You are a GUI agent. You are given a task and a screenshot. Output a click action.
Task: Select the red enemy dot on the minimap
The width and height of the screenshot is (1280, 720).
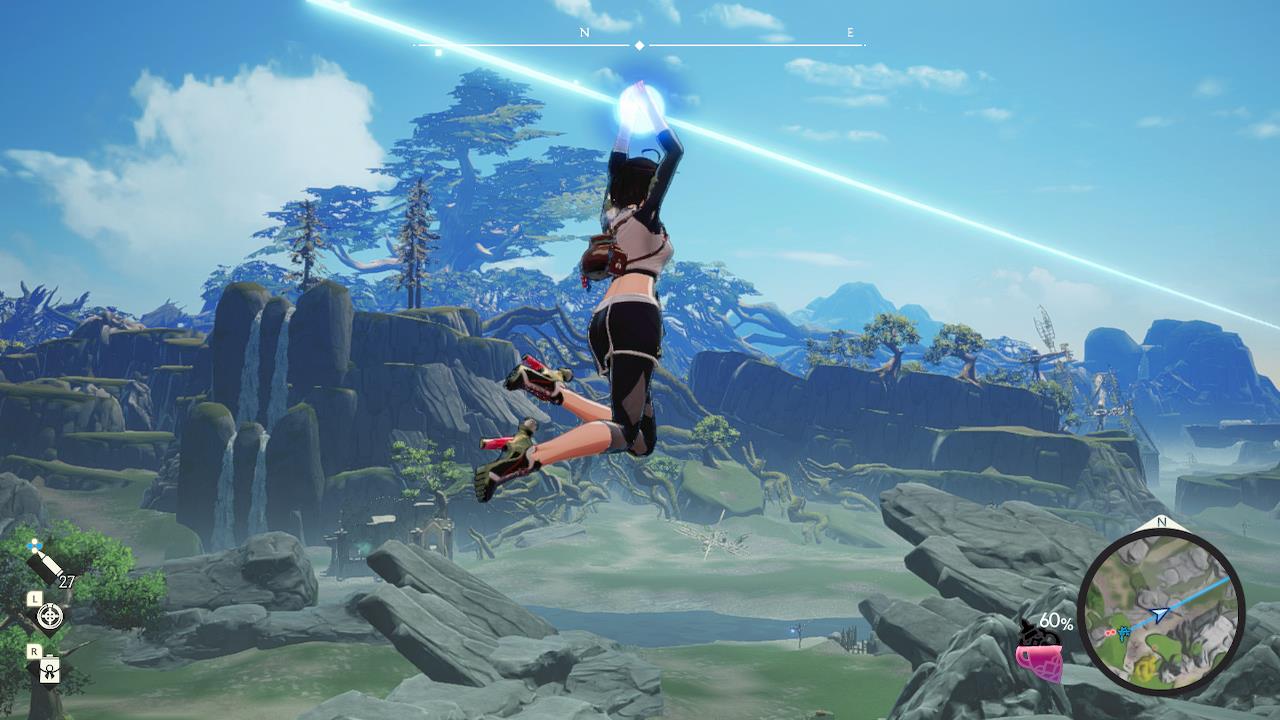1110,632
